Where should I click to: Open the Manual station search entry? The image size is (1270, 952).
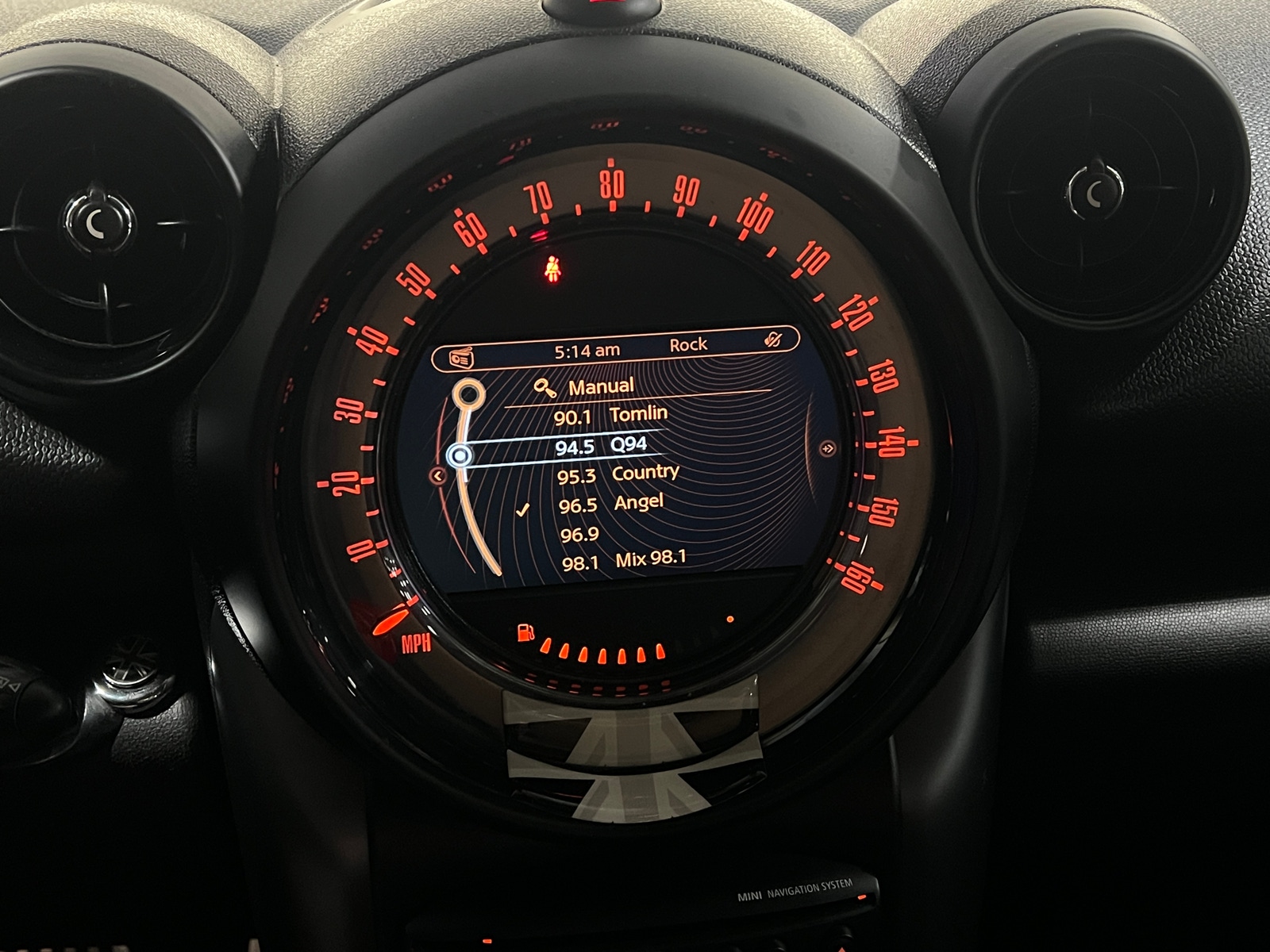pyautogui.click(x=601, y=386)
